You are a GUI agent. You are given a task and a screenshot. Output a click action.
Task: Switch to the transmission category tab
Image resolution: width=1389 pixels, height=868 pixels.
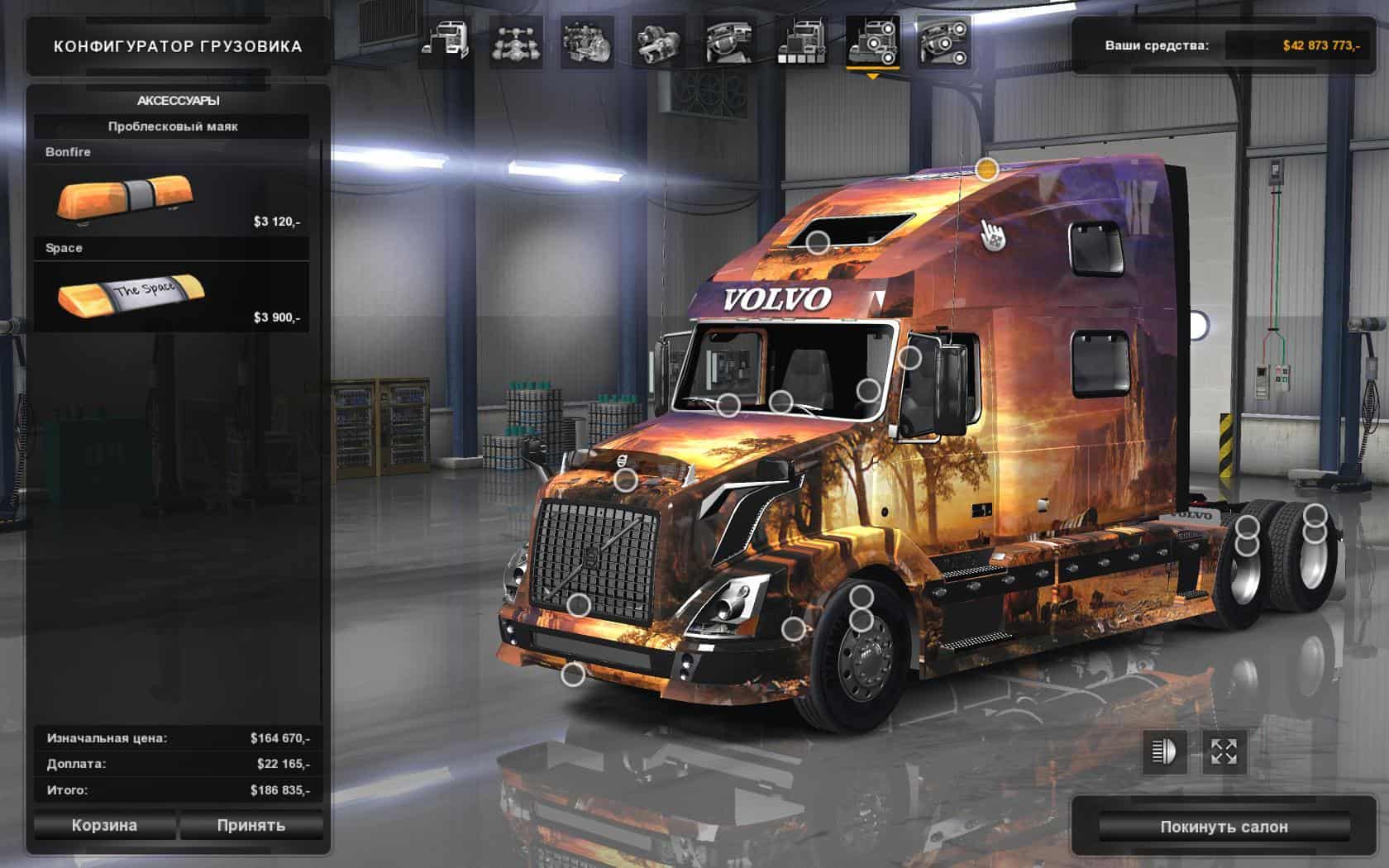(x=658, y=41)
